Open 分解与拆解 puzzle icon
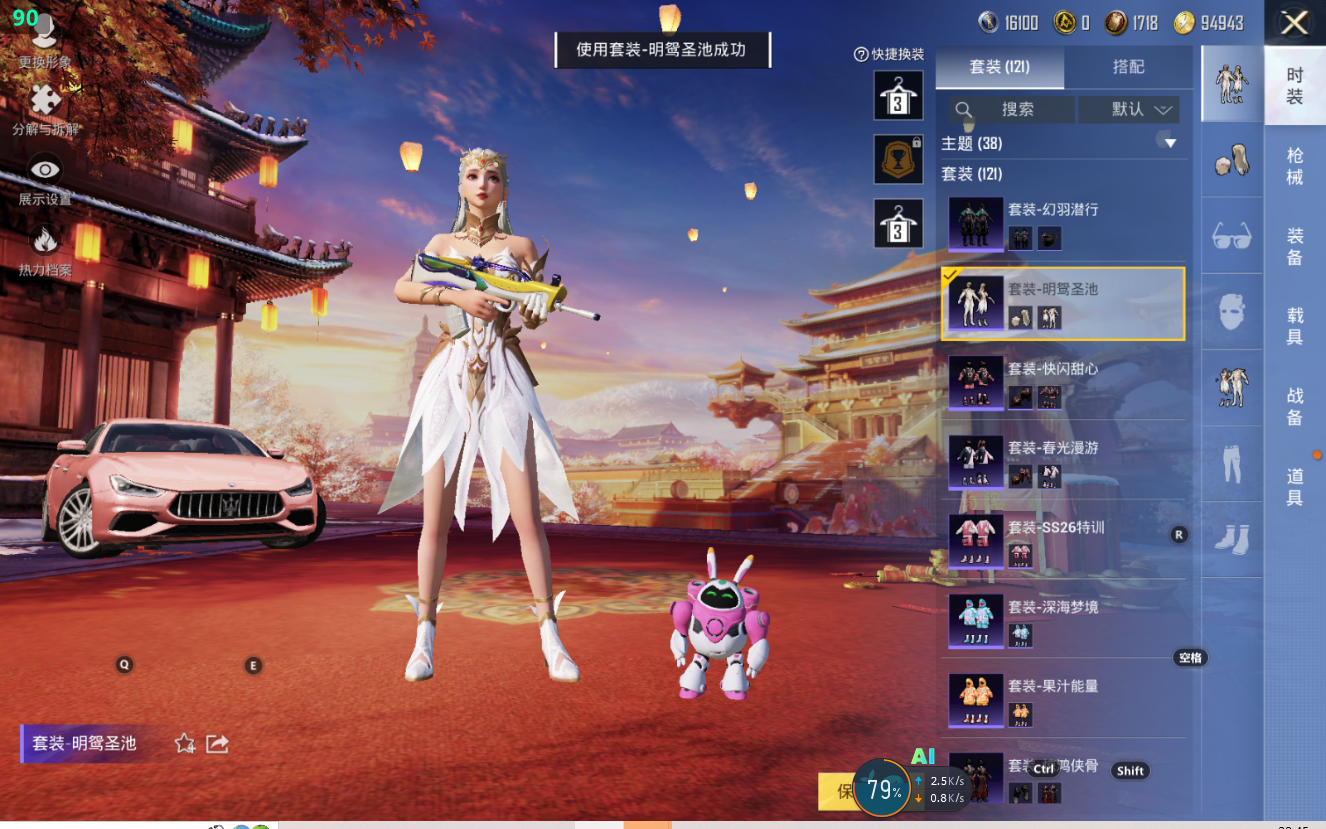 click(45, 102)
